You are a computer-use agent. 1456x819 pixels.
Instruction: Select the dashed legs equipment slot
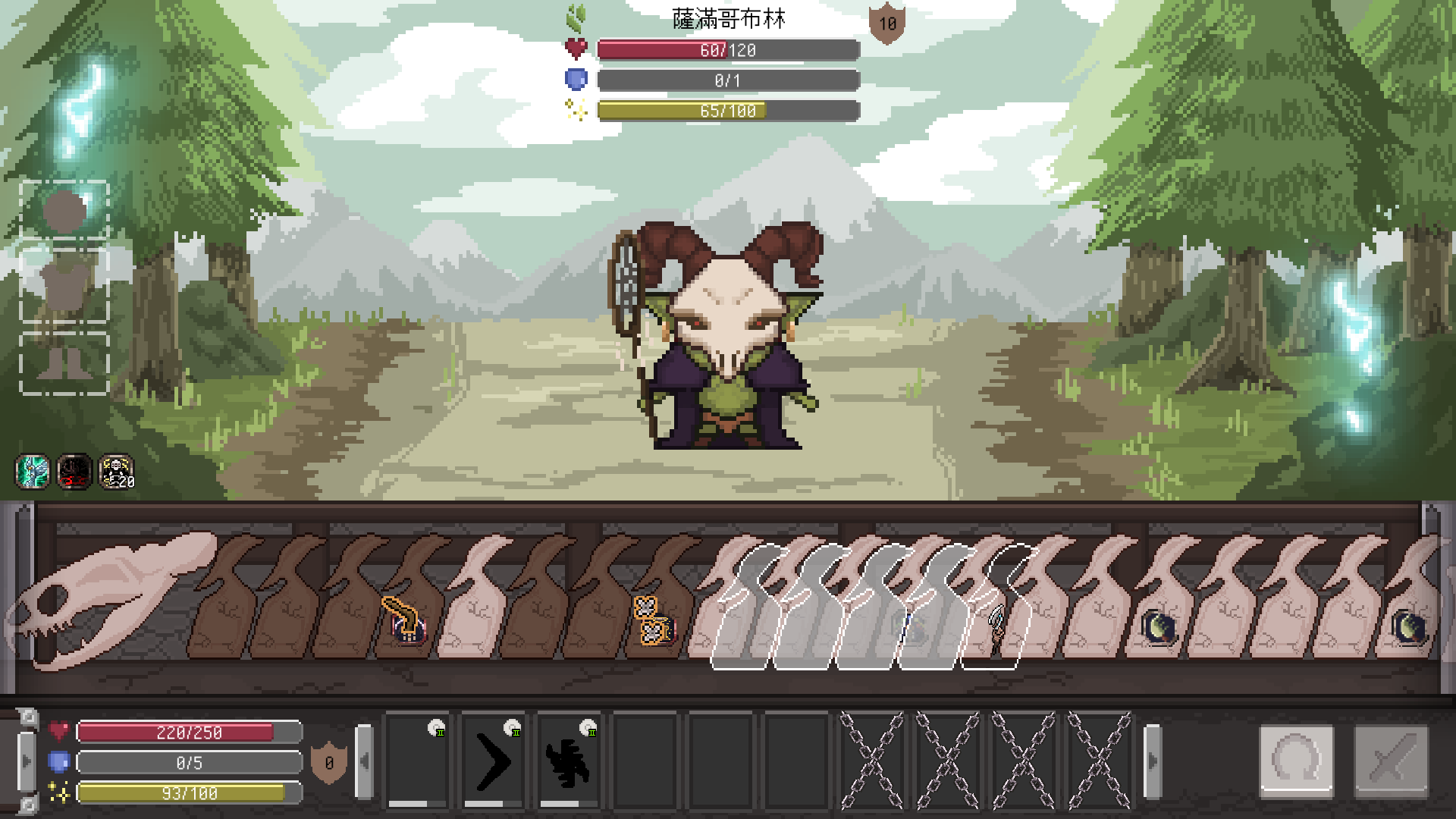64,362
